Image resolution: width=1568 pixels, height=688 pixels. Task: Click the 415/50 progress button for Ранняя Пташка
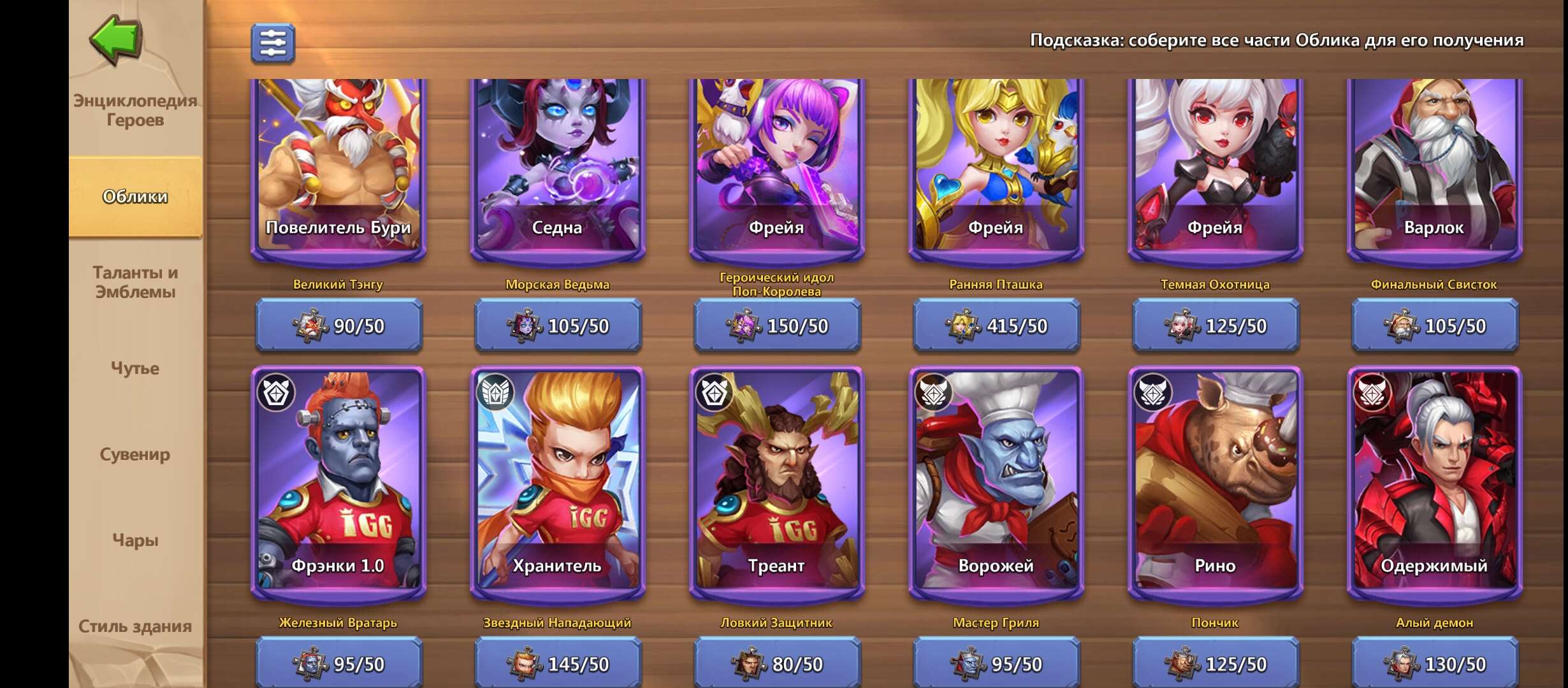pos(999,327)
